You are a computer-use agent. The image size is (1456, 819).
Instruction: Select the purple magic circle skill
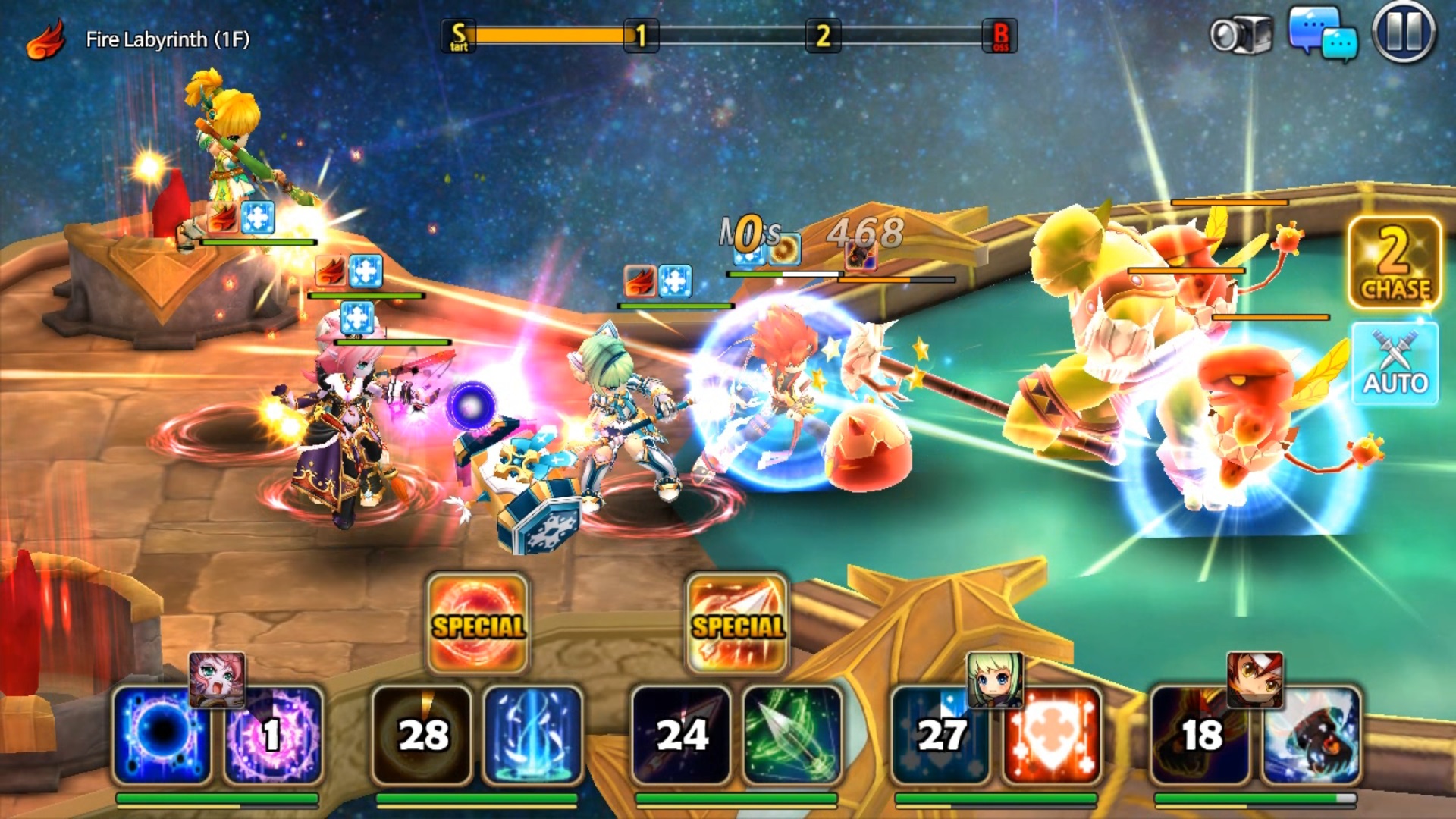(273, 734)
